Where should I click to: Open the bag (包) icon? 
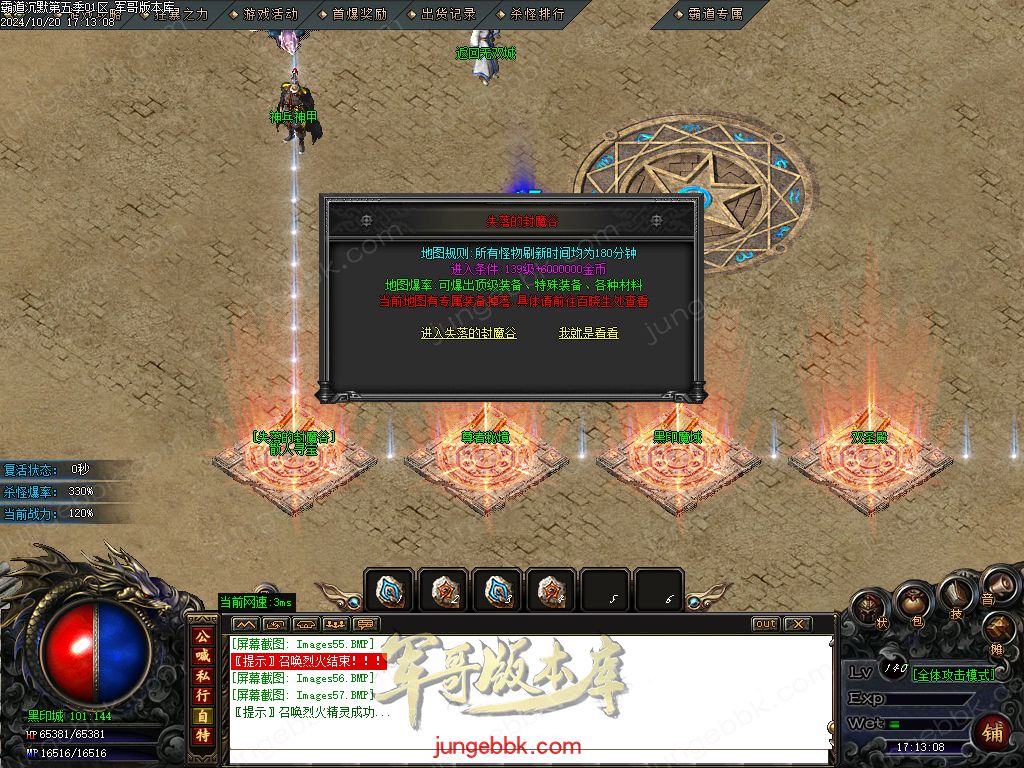click(x=913, y=603)
